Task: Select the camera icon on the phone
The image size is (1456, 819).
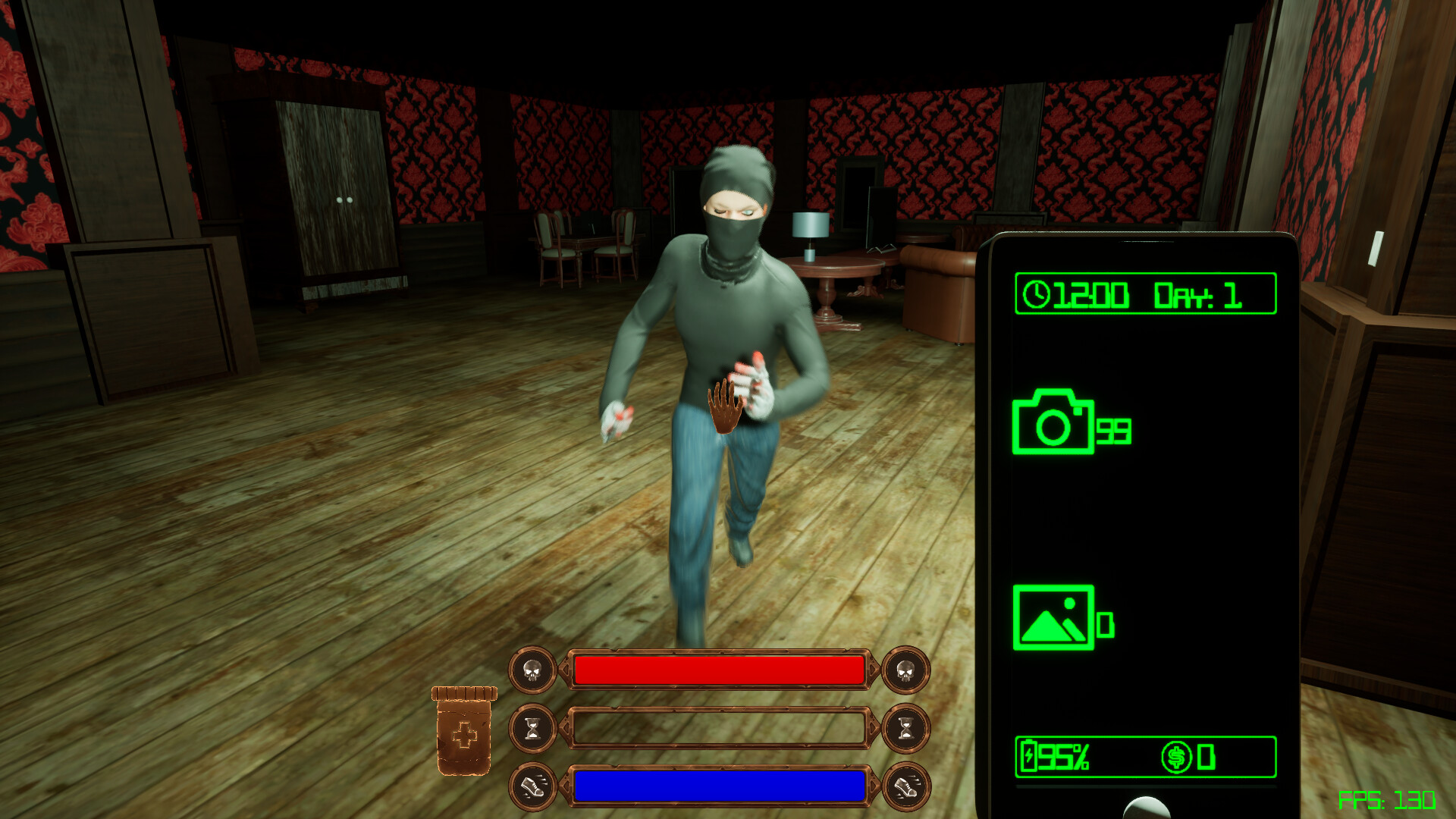Action: click(1054, 425)
